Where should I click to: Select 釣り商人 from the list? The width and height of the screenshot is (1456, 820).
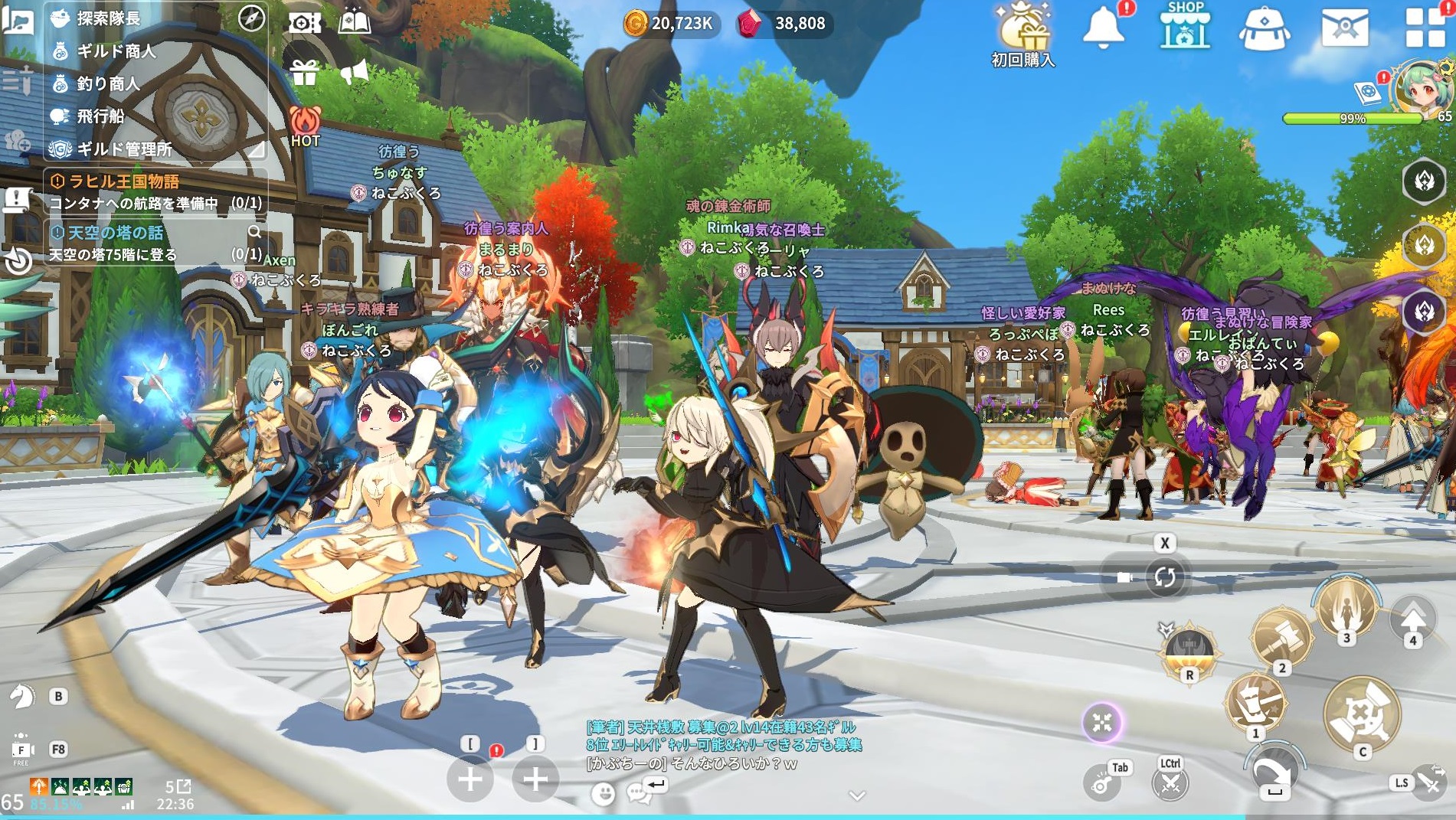click(107, 83)
